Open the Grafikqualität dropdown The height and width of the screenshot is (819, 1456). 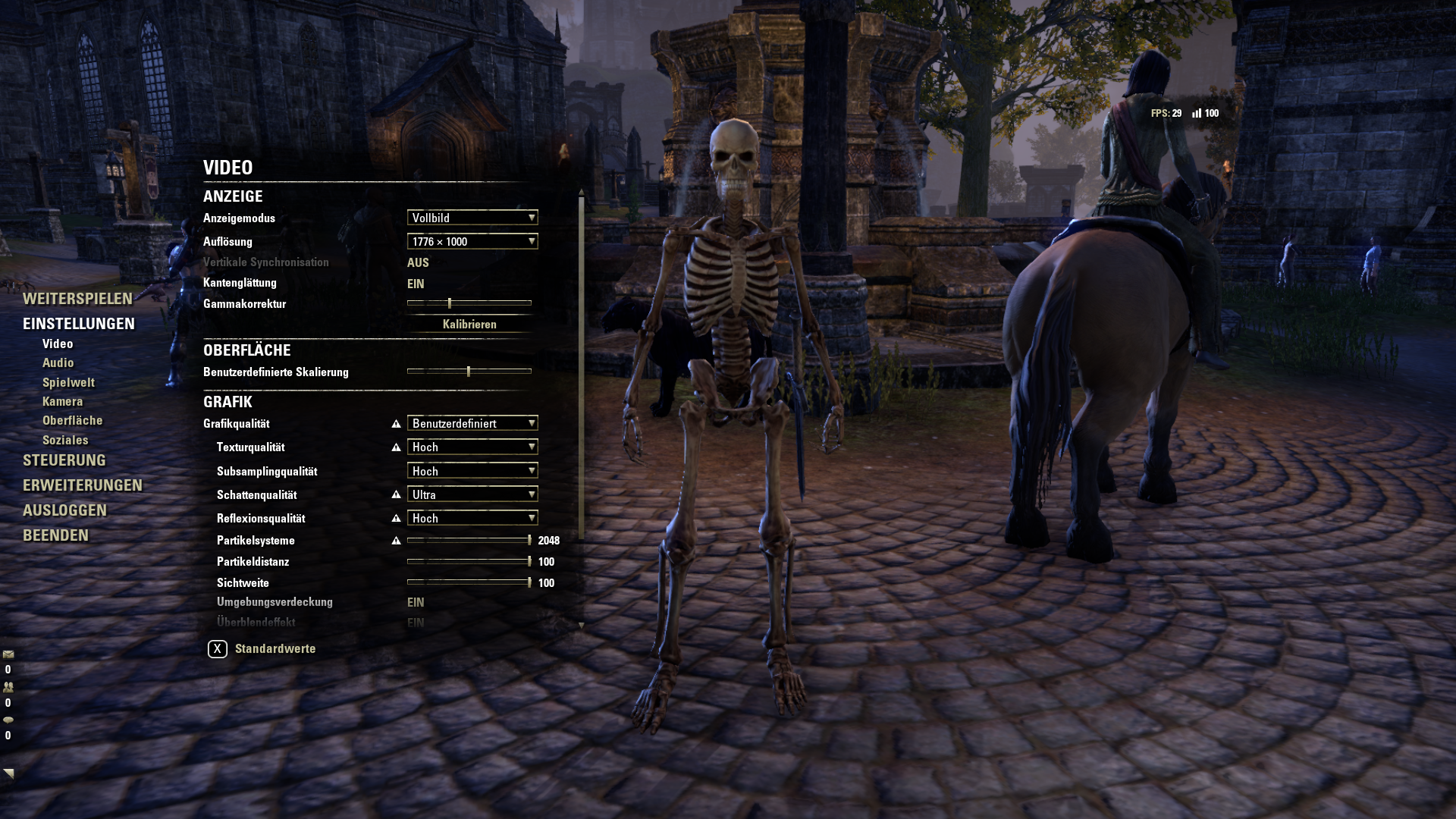(472, 423)
